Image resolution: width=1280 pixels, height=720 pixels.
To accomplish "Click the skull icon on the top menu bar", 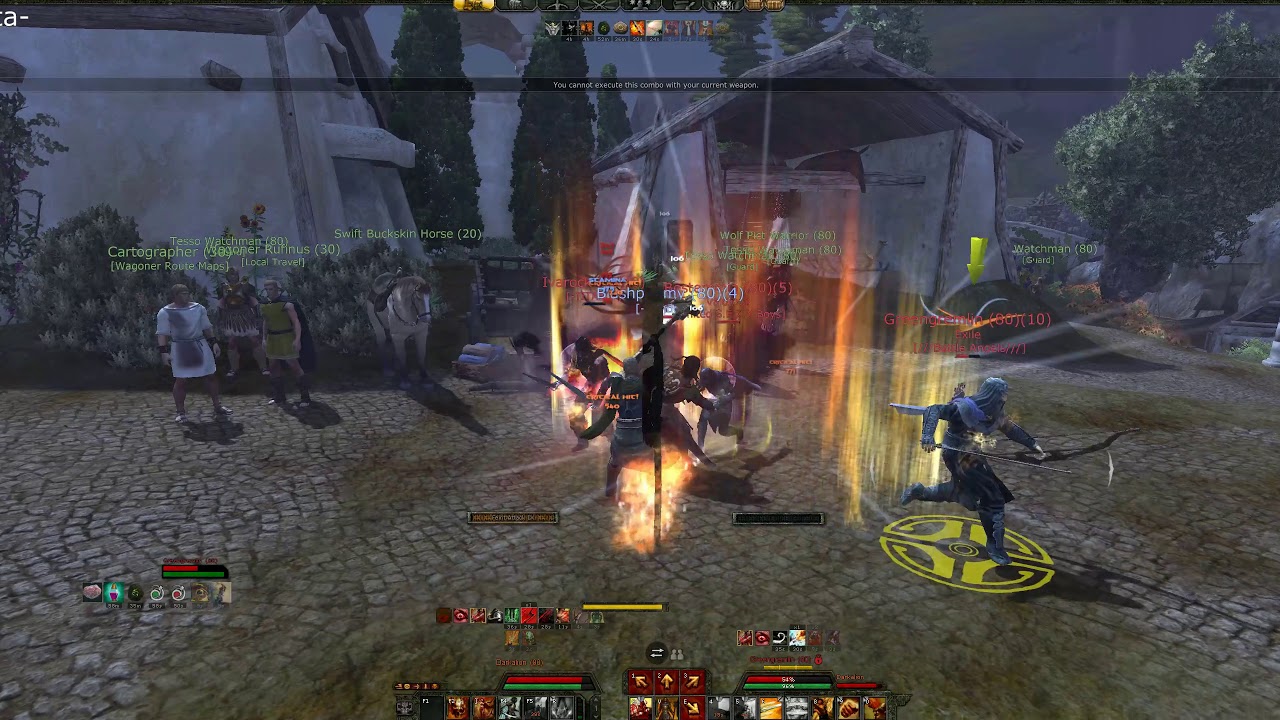I will click(x=724, y=8).
